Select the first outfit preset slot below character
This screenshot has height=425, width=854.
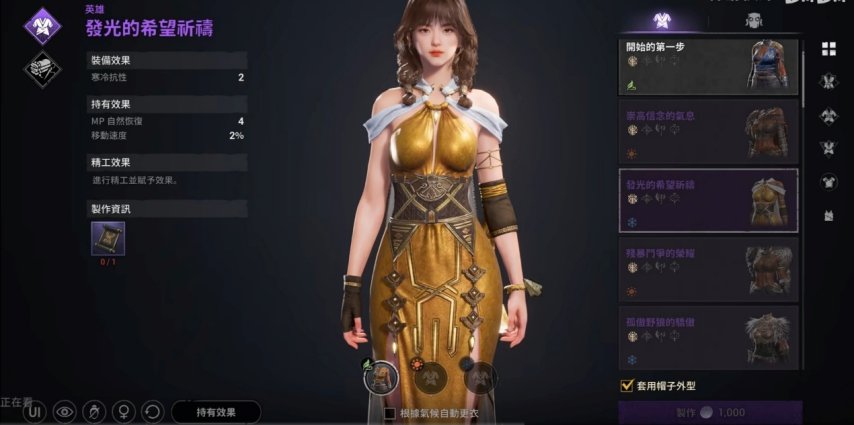coord(380,376)
